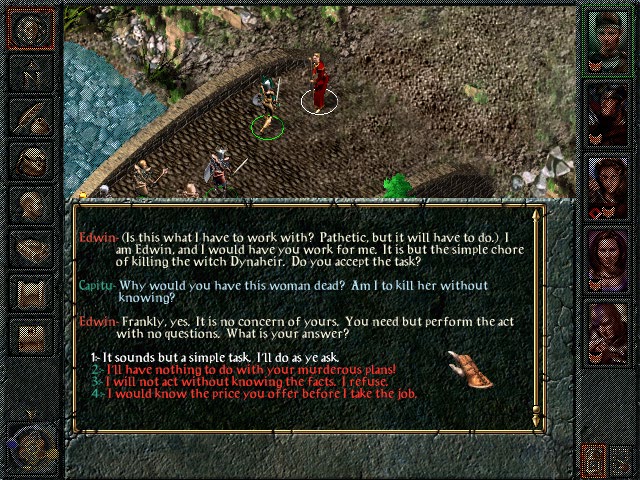The width and height of the screenshot is (640, 480).
Task: Click the select-all party button
Action: 594,461
